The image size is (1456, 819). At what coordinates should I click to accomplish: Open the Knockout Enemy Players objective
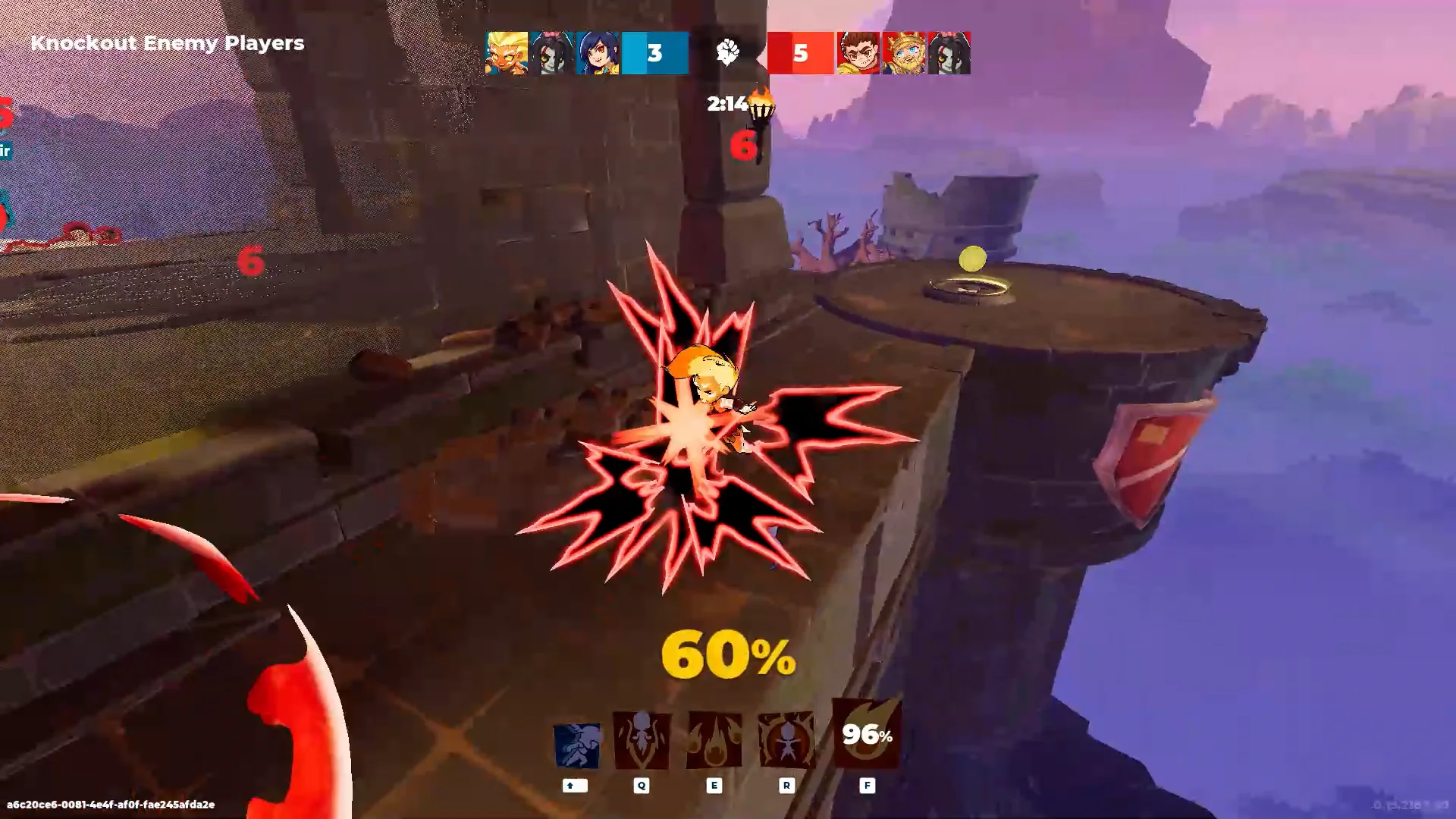click(168, 43)
